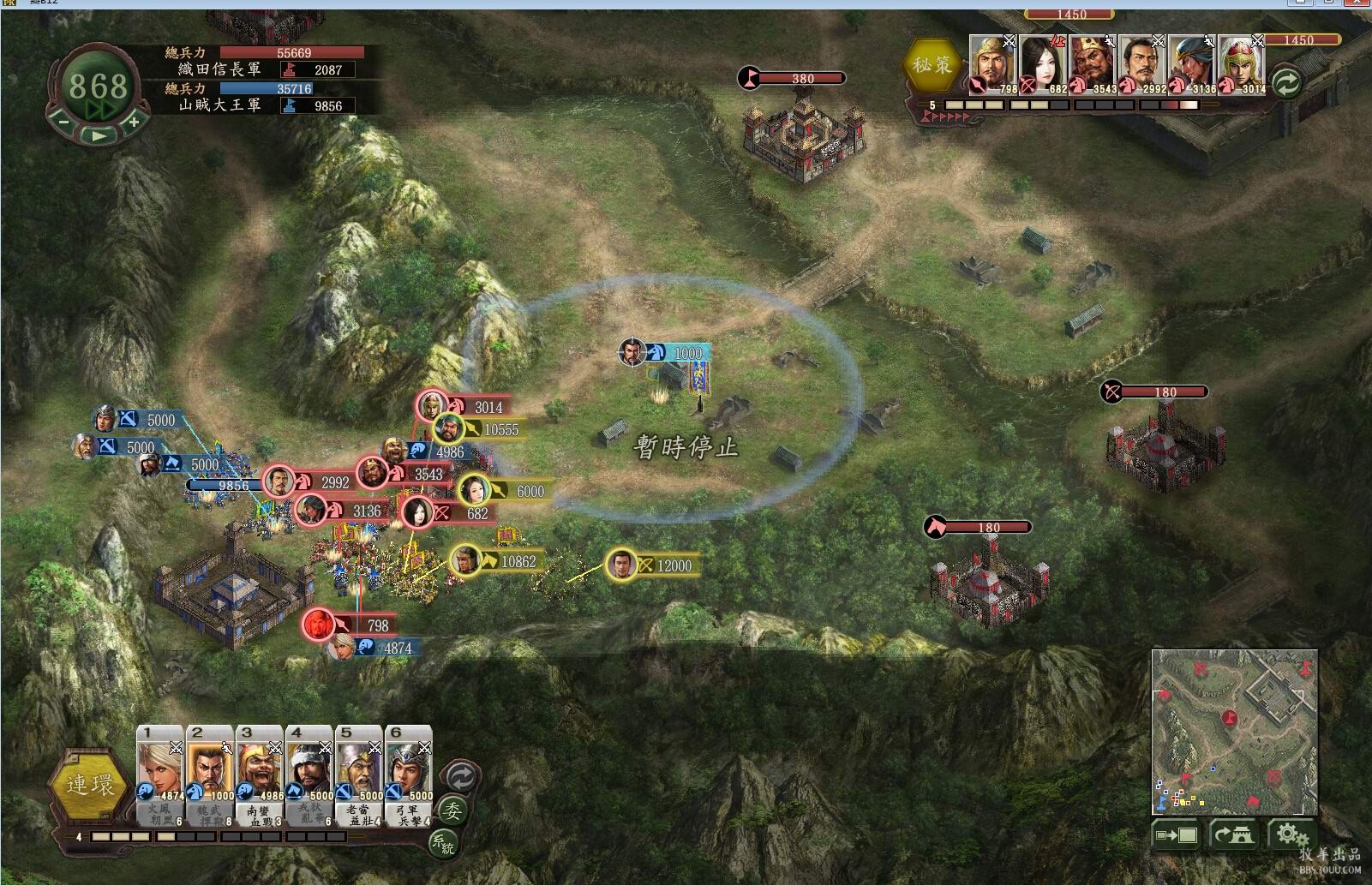Cycle own officer cards with grey arrows button
Image resolution: width=1372 pixels, height=885 pixels.
[x=461, y=777]
